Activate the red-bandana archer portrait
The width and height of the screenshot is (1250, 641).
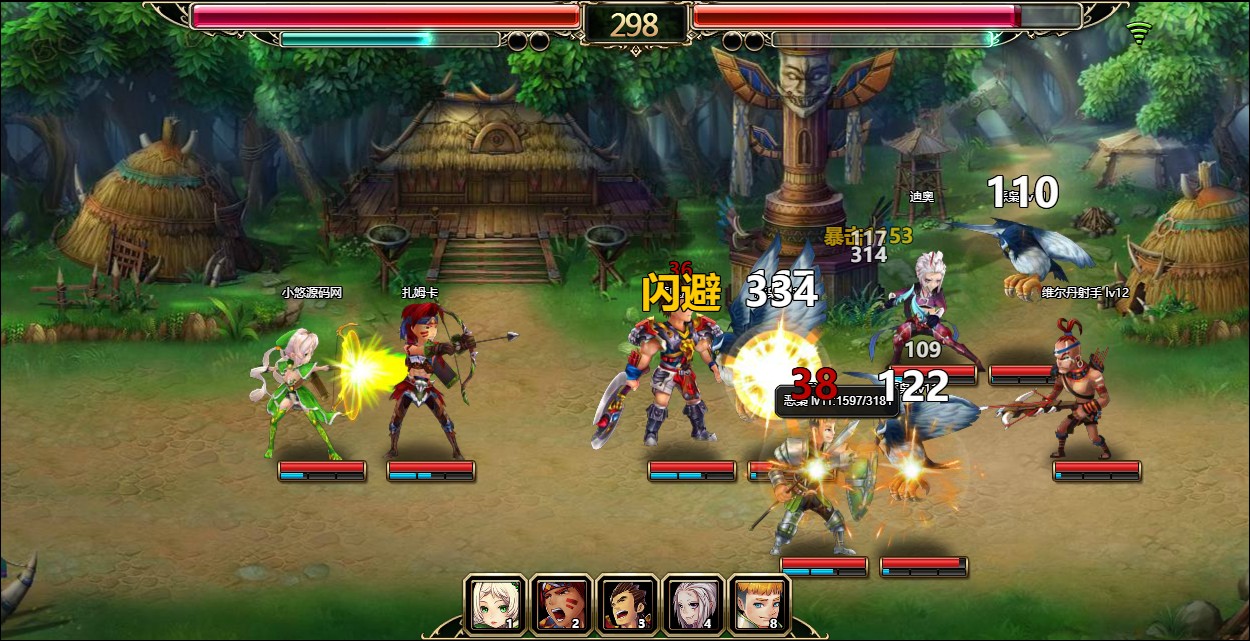(x=561, y=603)
